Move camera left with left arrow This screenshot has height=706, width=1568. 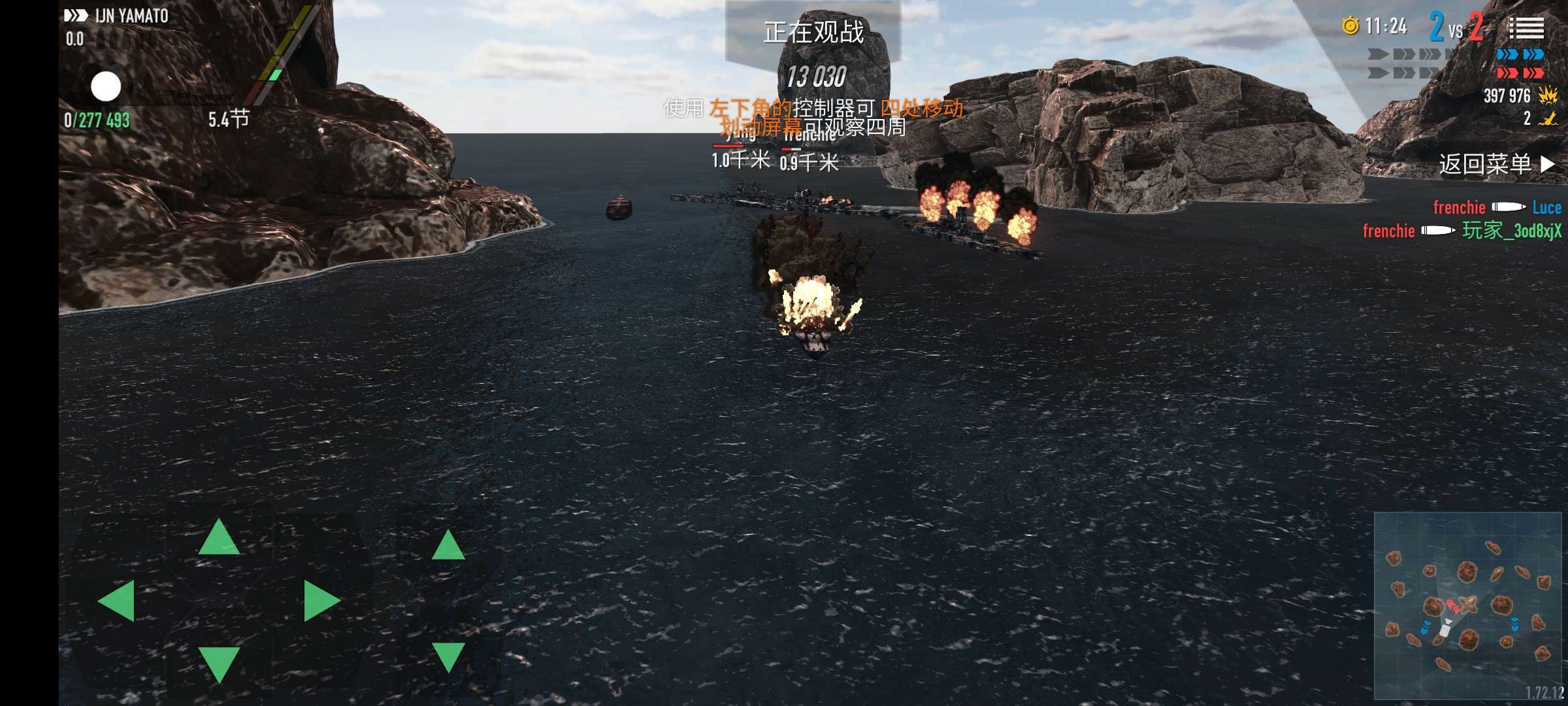(x=117, y=600)
